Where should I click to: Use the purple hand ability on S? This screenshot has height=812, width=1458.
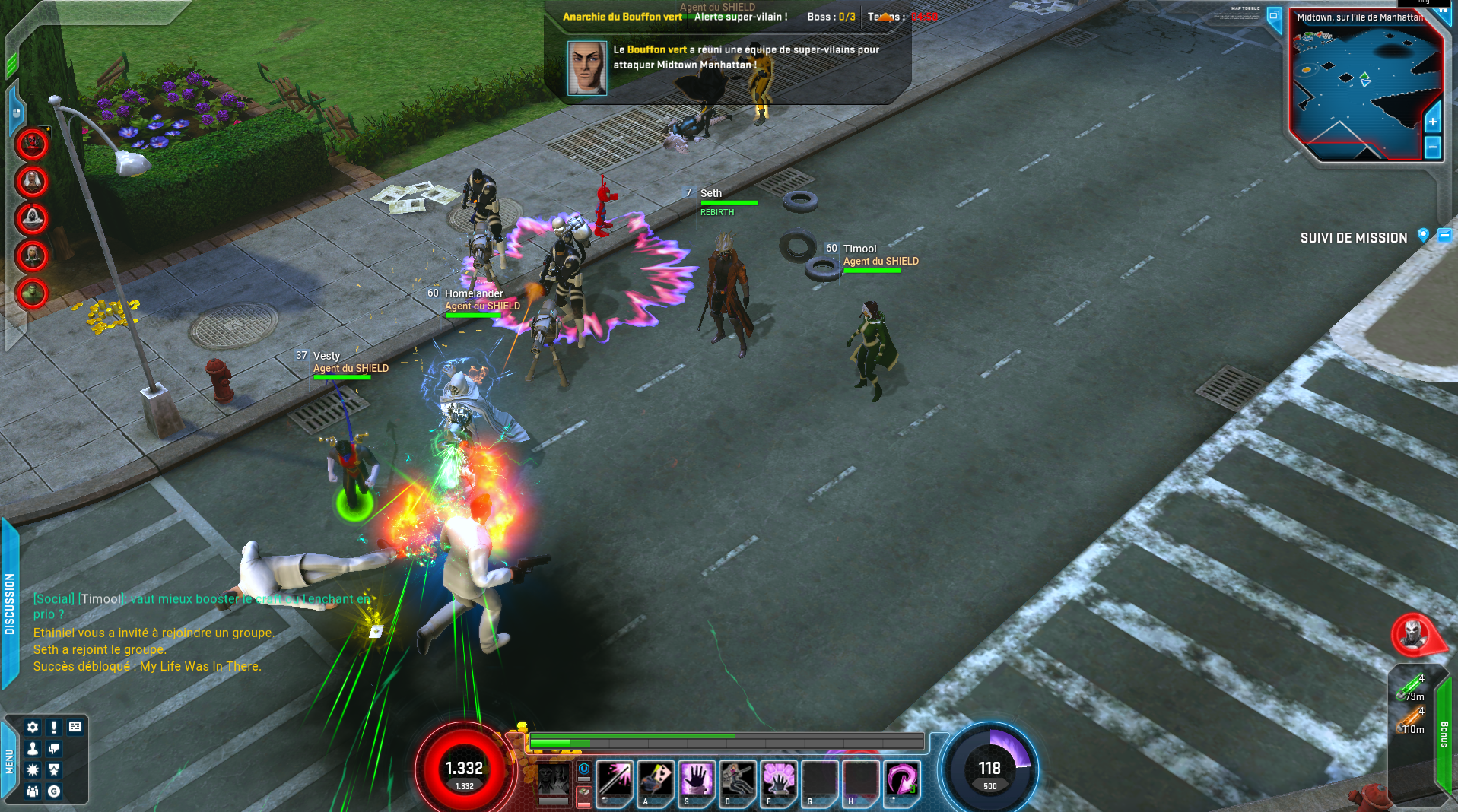(x=697, y=779)
